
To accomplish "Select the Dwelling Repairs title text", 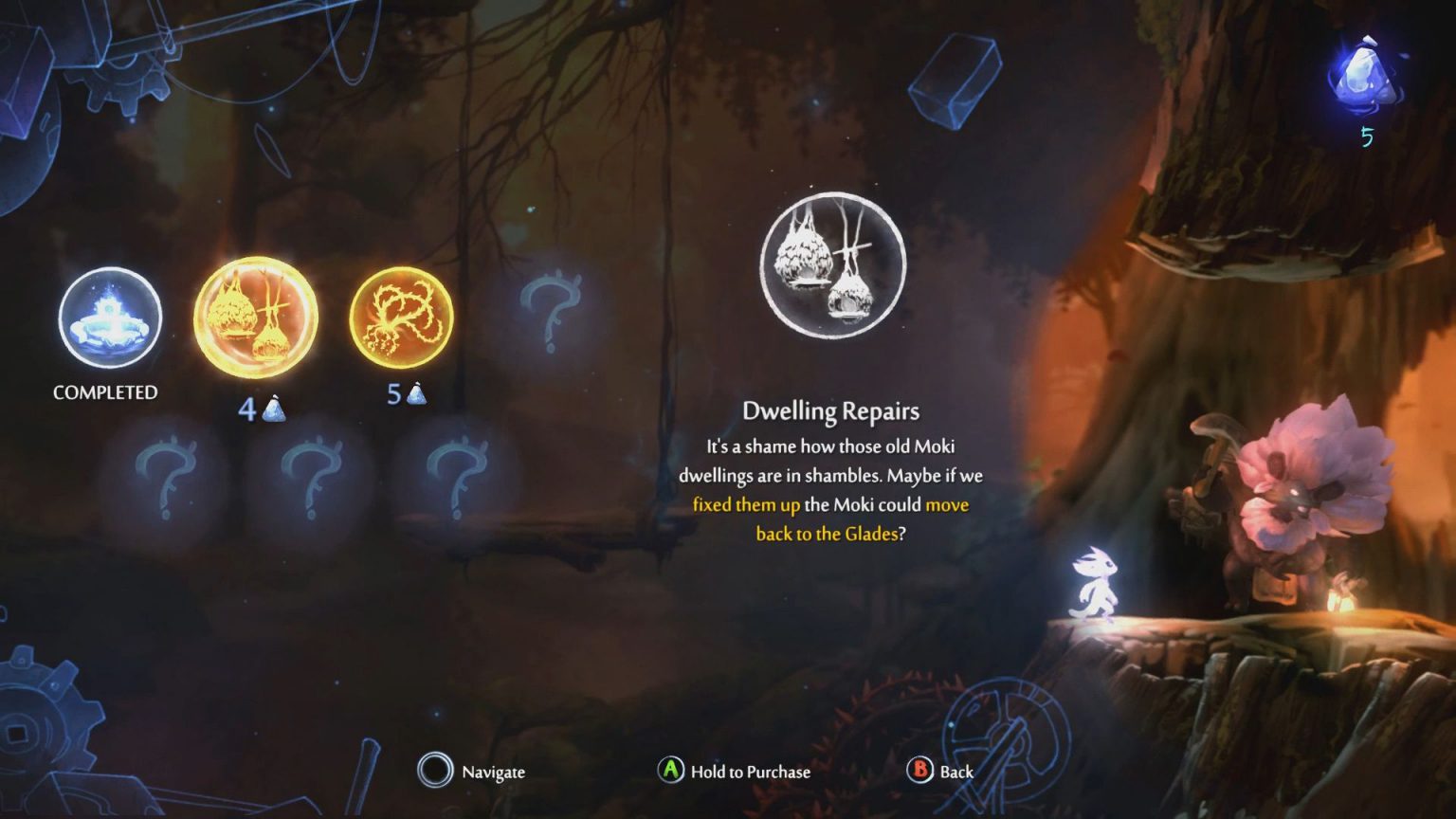I will click(832, 411).
